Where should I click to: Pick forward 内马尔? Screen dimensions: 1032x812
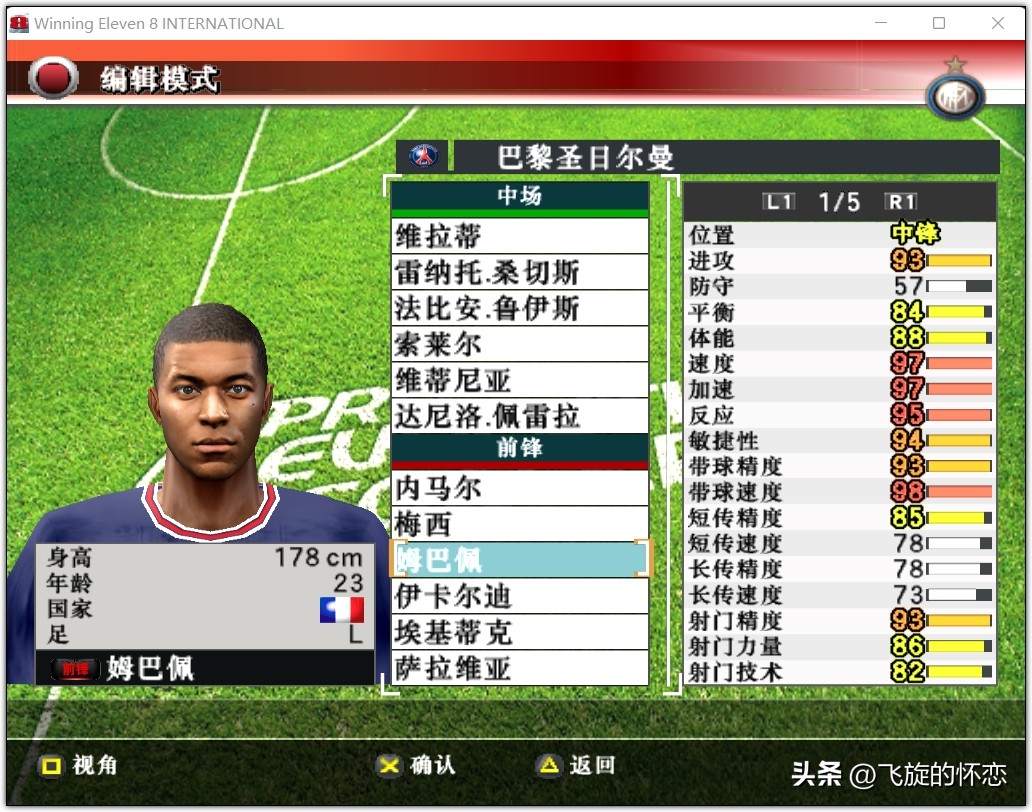(519, 488)
